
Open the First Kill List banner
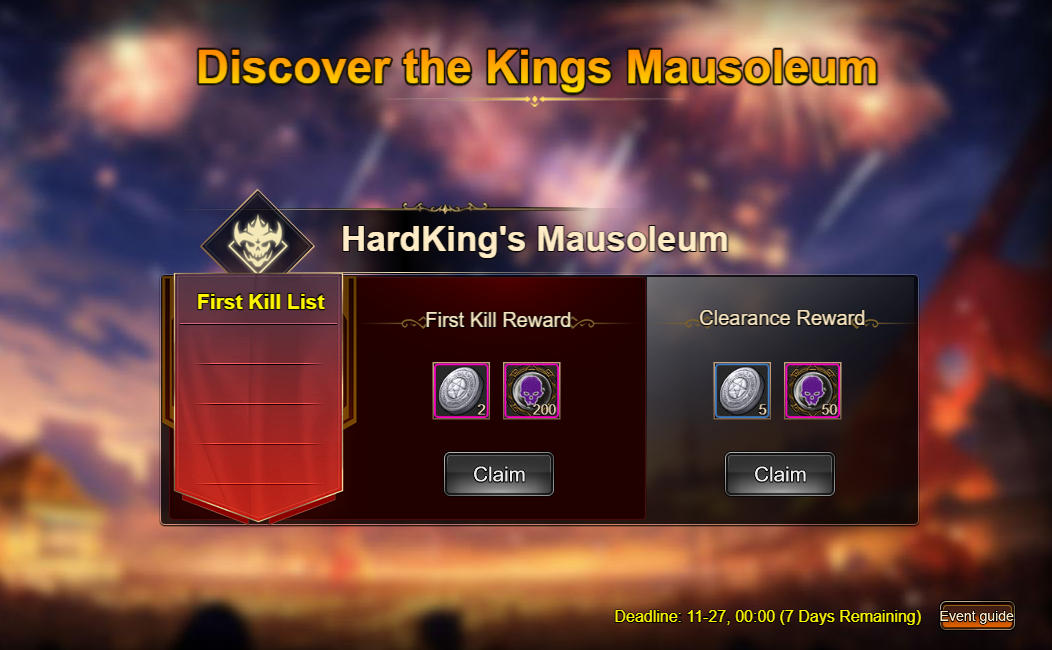[x=260, y=302]
